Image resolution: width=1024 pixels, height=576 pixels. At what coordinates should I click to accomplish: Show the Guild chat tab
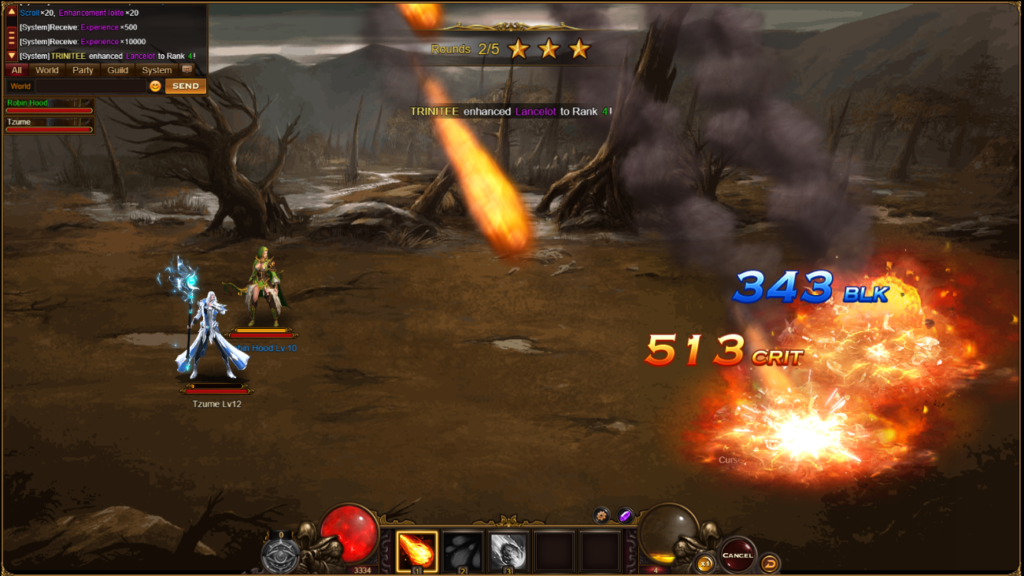point(118,70)
